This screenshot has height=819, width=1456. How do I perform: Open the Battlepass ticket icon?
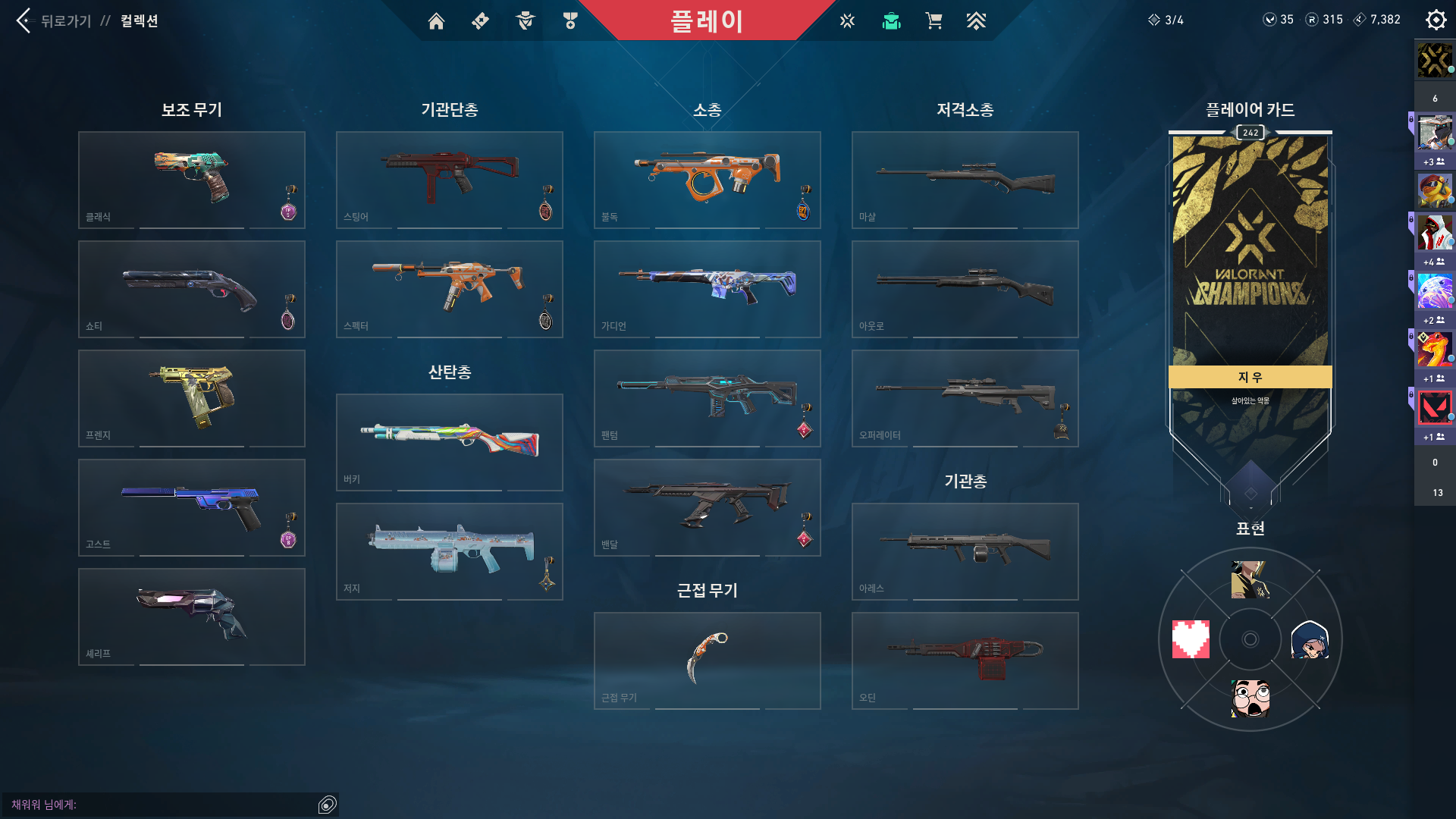[479, 20]
